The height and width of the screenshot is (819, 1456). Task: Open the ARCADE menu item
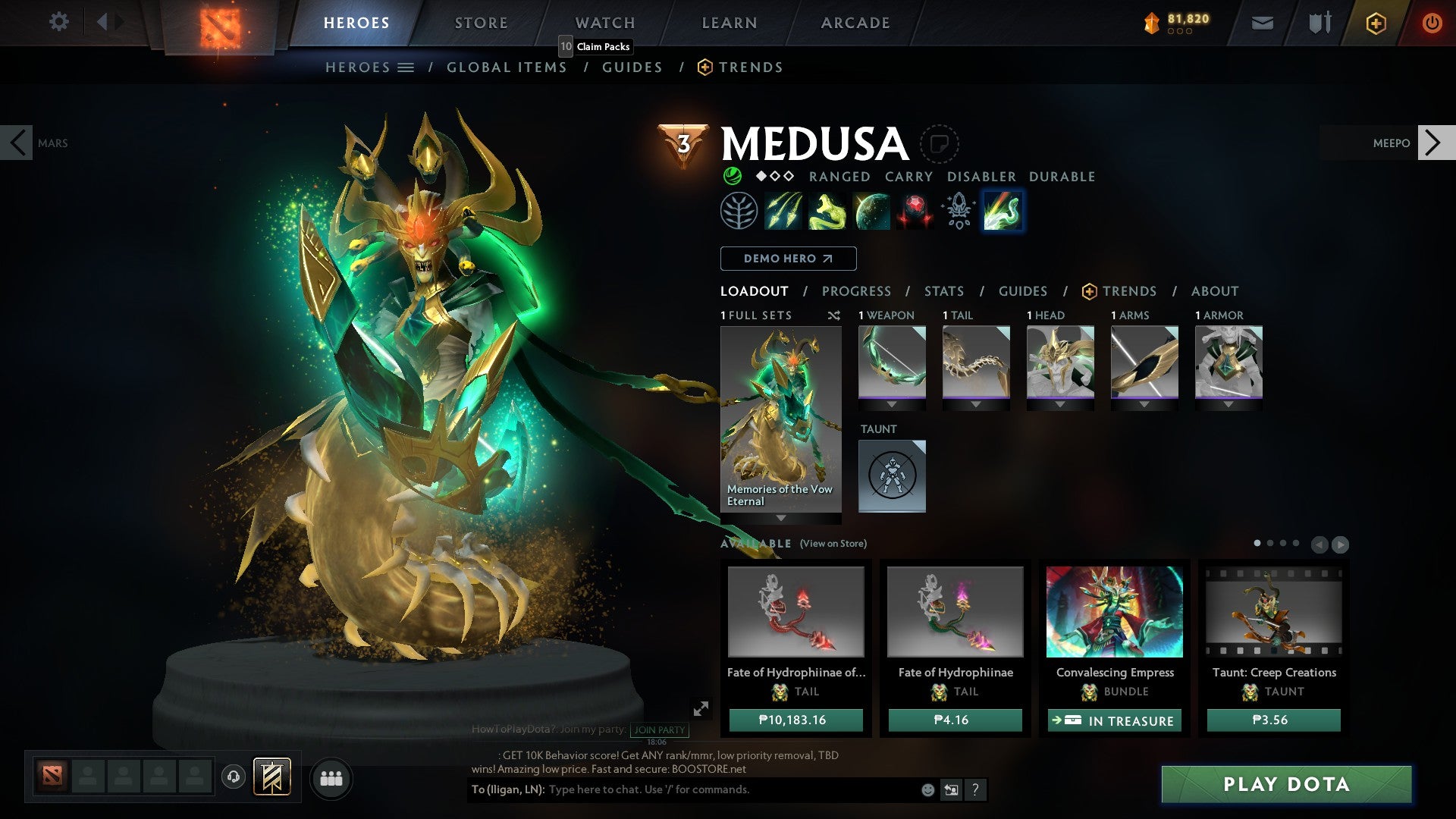point(855,22)
